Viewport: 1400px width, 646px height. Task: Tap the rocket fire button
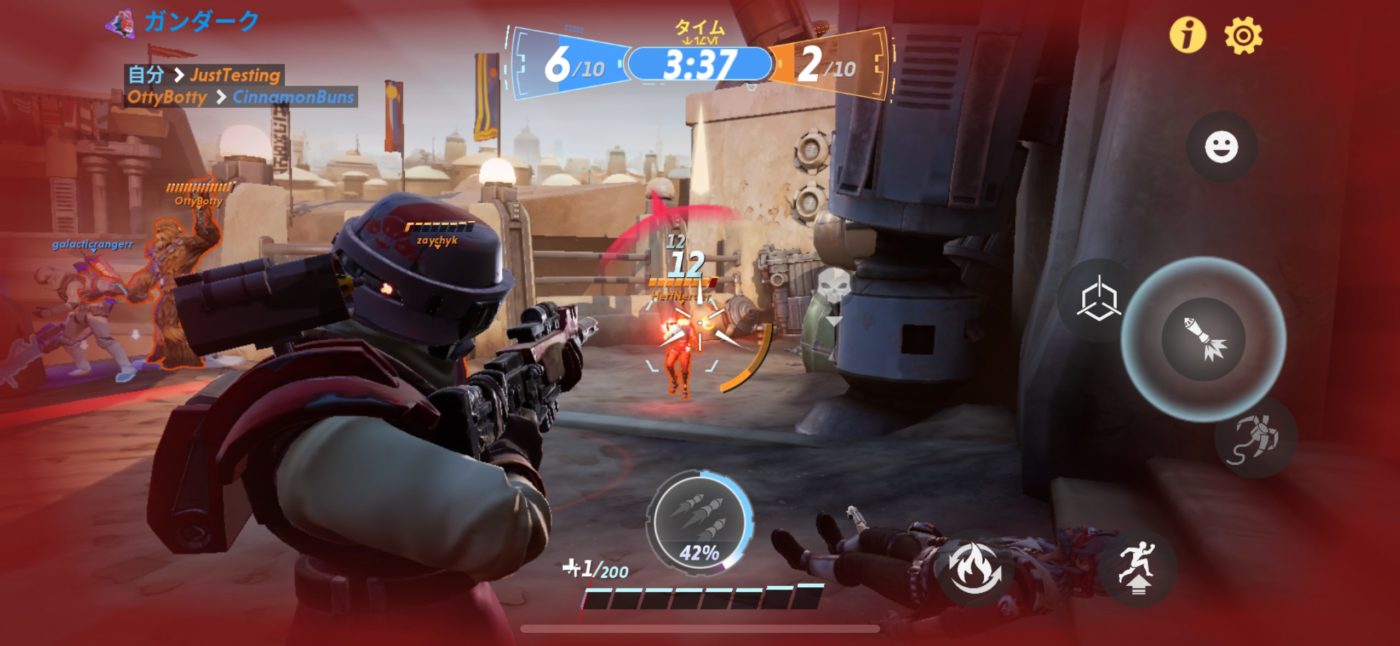point(1203,339)
